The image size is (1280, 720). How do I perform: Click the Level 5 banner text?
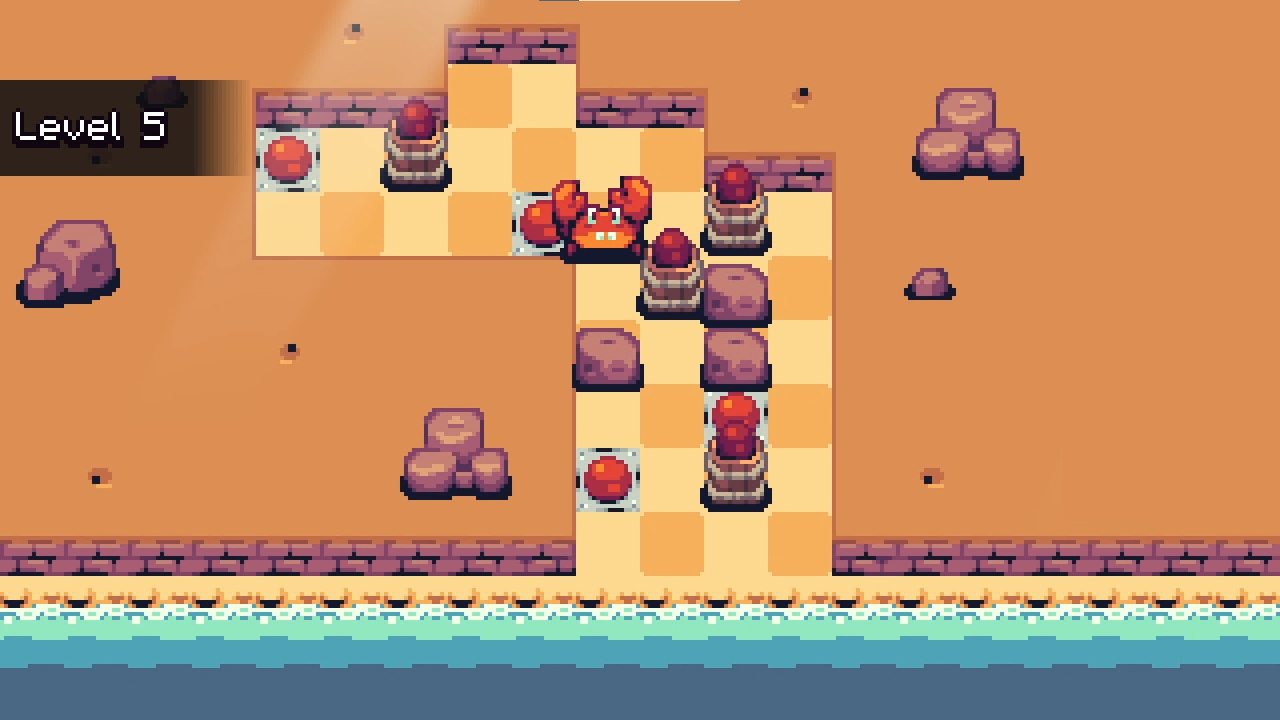tap(88, 127)
